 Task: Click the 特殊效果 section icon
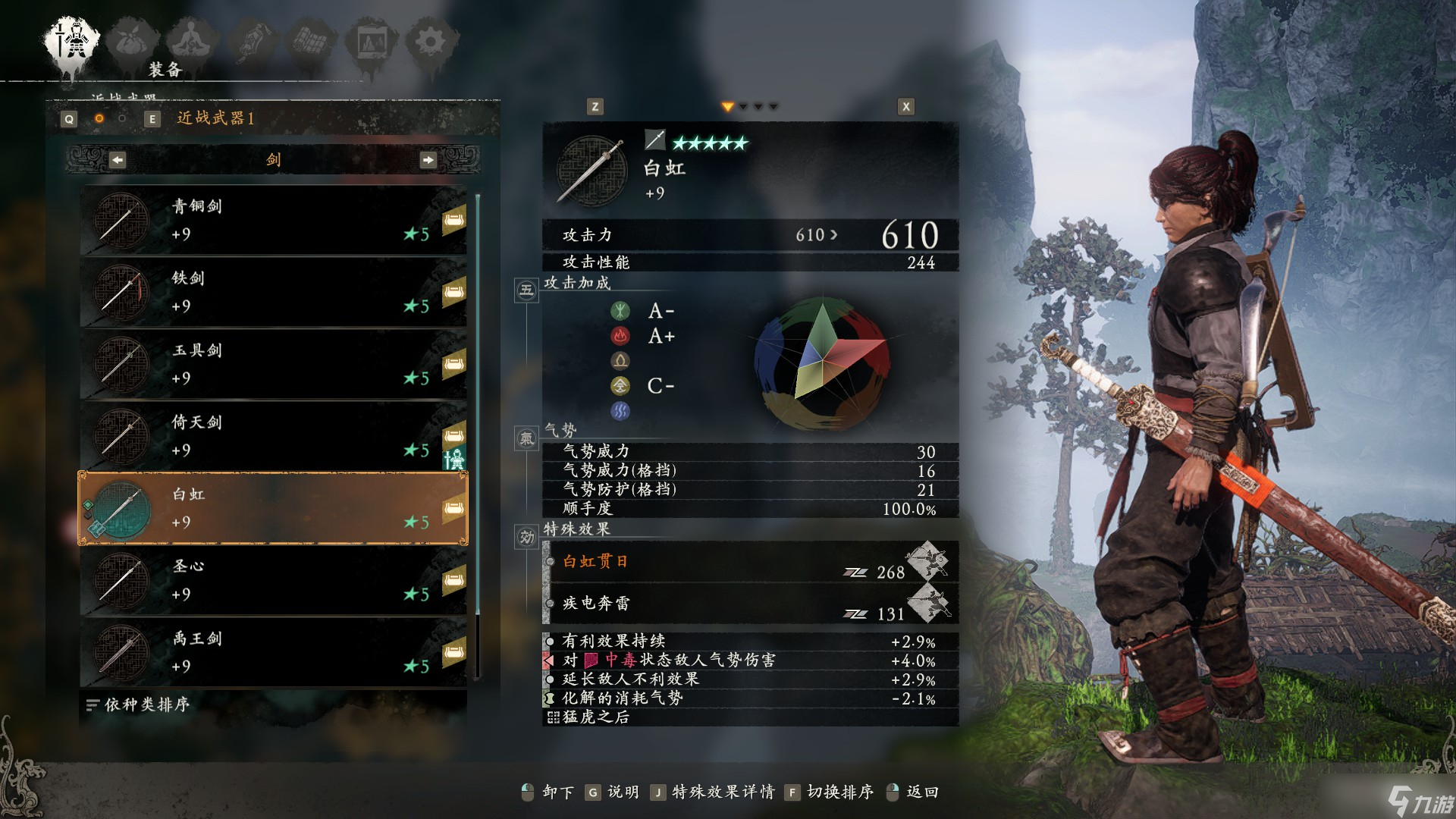pyautogui.click(x=527, y=537)
